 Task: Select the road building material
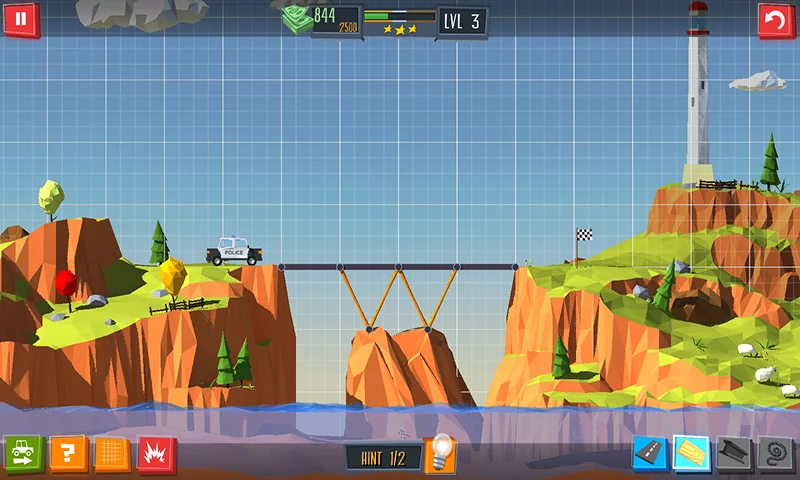click(649, 455)
